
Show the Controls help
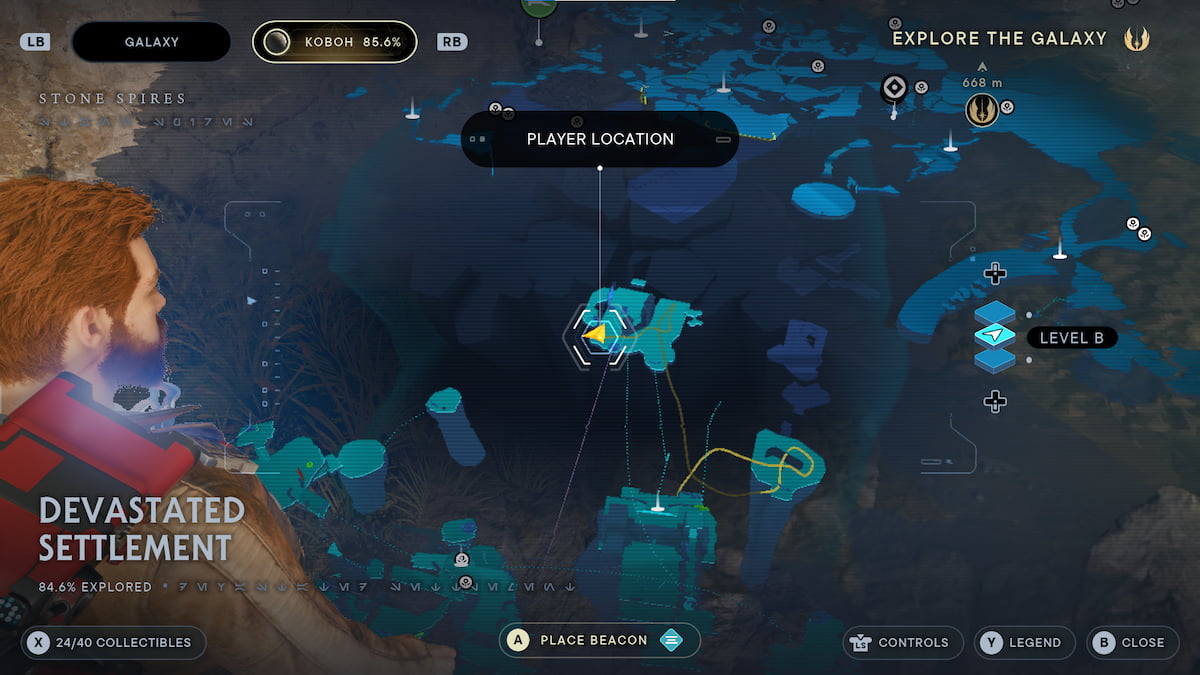pos(903,642)
